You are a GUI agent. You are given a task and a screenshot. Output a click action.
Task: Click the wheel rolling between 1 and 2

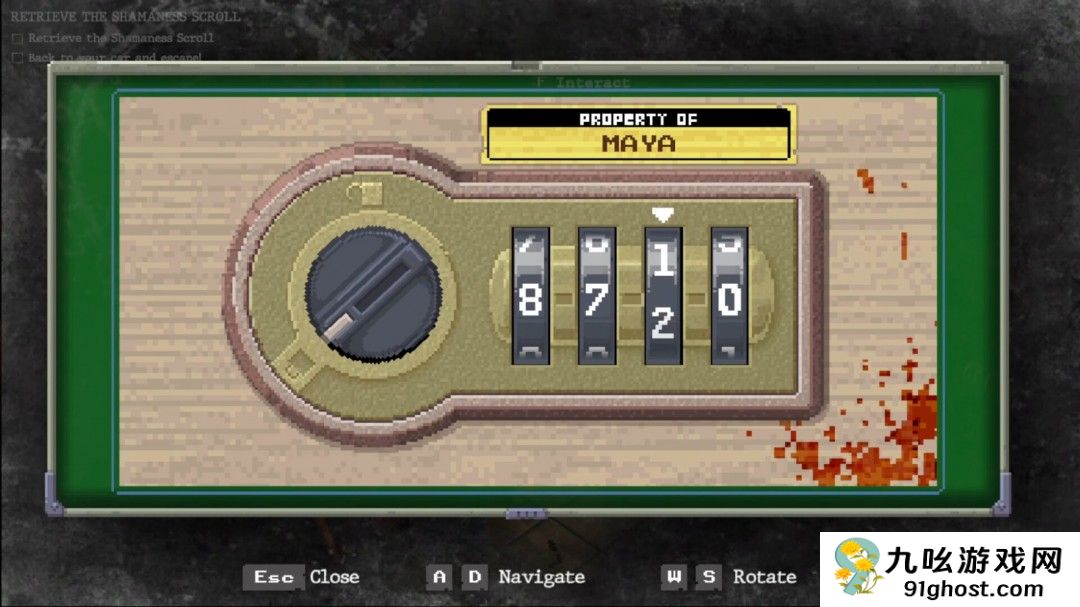(662, 296)
